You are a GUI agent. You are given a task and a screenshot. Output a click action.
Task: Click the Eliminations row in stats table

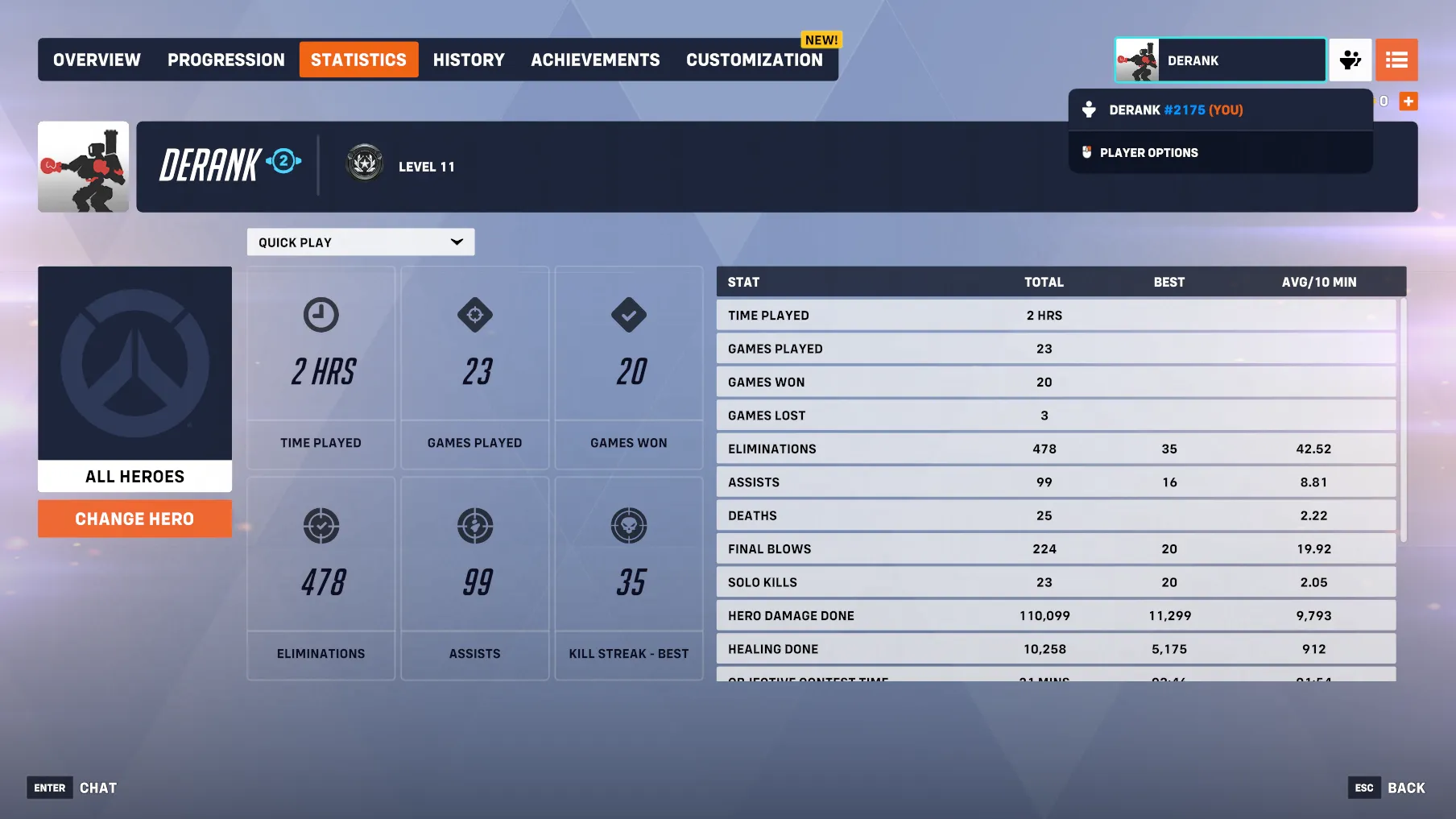1055,449
